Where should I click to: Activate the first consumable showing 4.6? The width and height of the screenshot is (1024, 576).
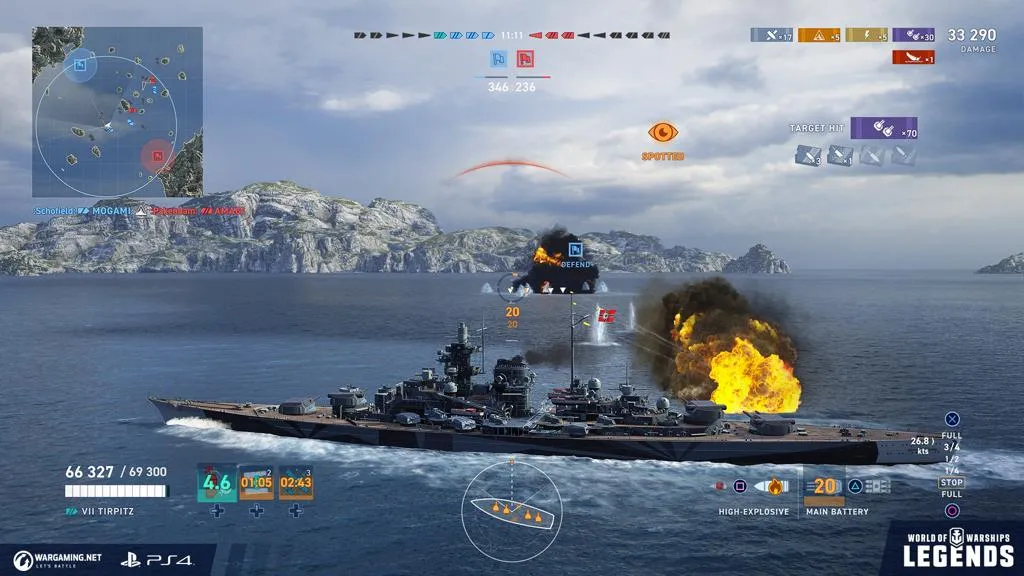tap(217, 483)
